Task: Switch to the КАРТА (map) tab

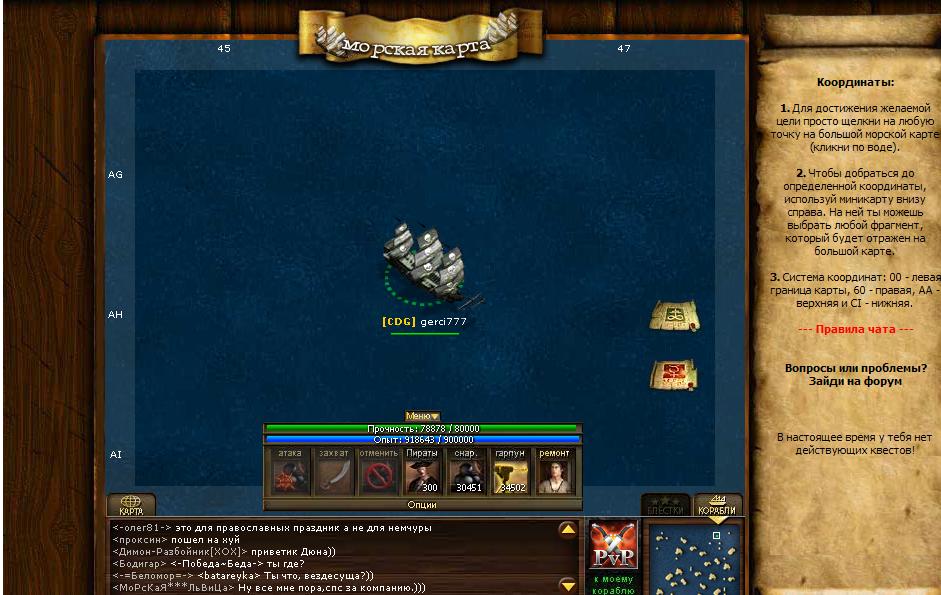Action: click(131, 505)
